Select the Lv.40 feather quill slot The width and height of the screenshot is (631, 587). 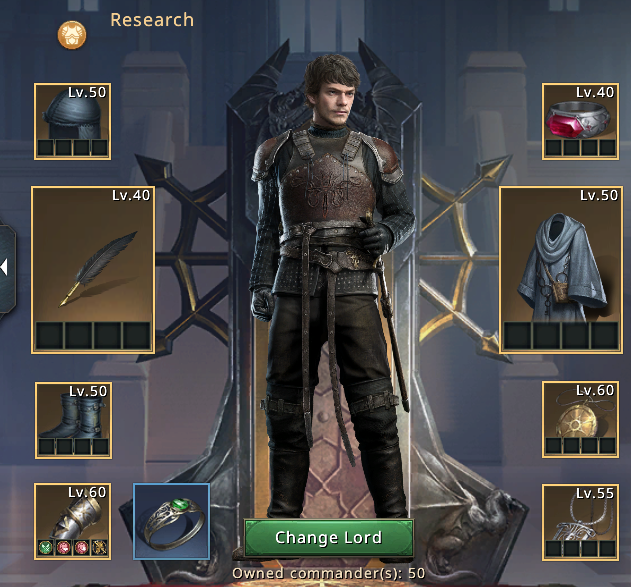pyautogui.click(x=93, y=269)
